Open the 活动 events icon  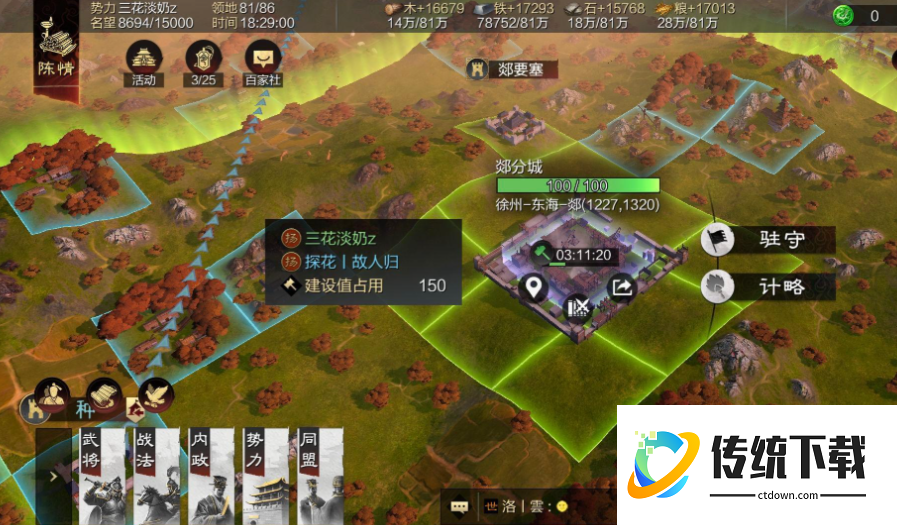coord(143,60)
